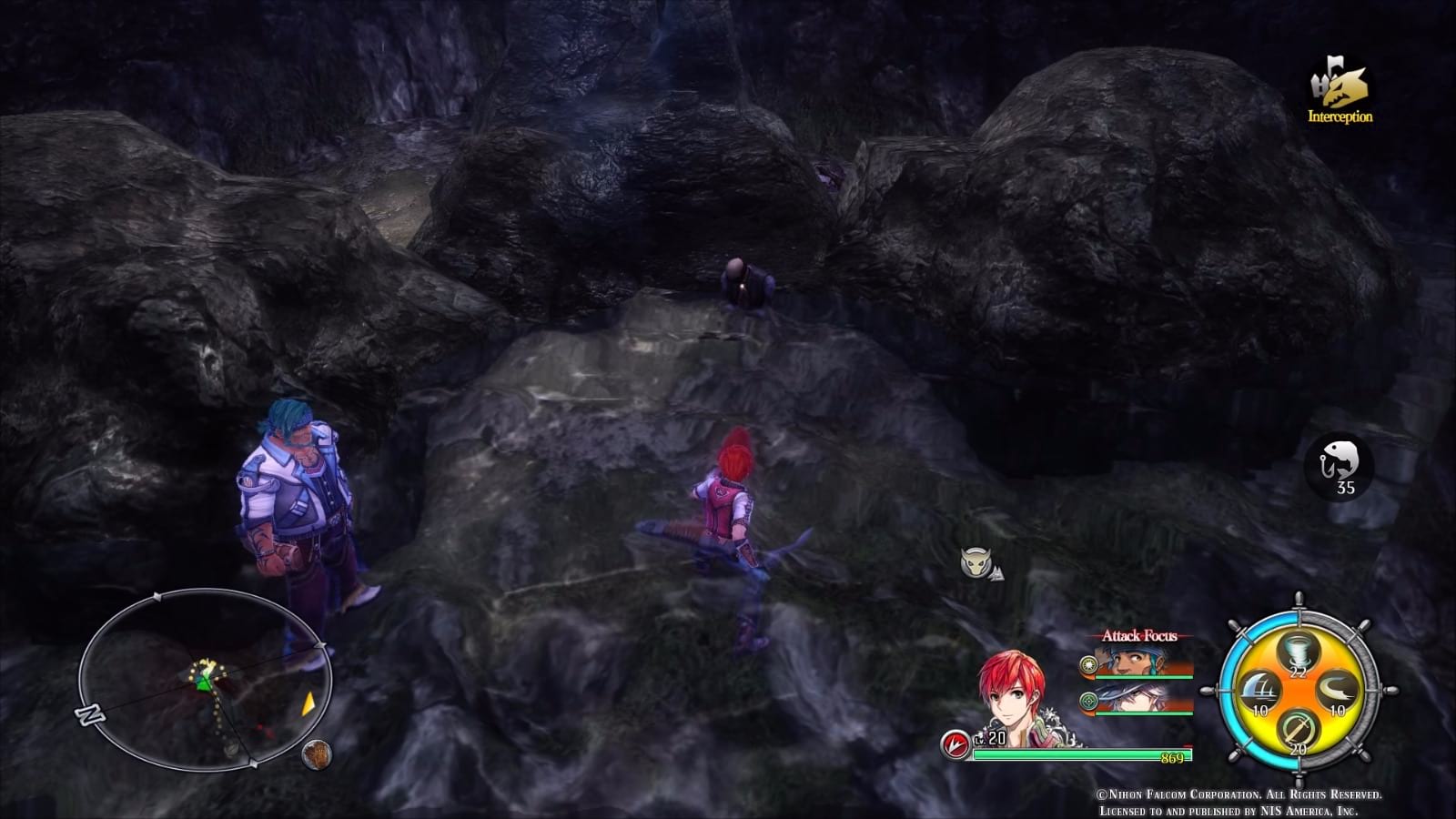Select the sailboat icon on the ship wheel
The height and width of the screenshot is (819, 1456).
click(x=1261, y=689)
